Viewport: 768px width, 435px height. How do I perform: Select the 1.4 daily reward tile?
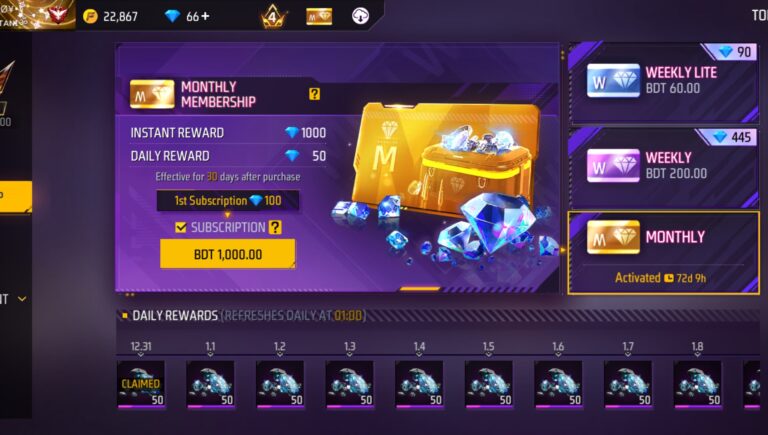point(419,384)
